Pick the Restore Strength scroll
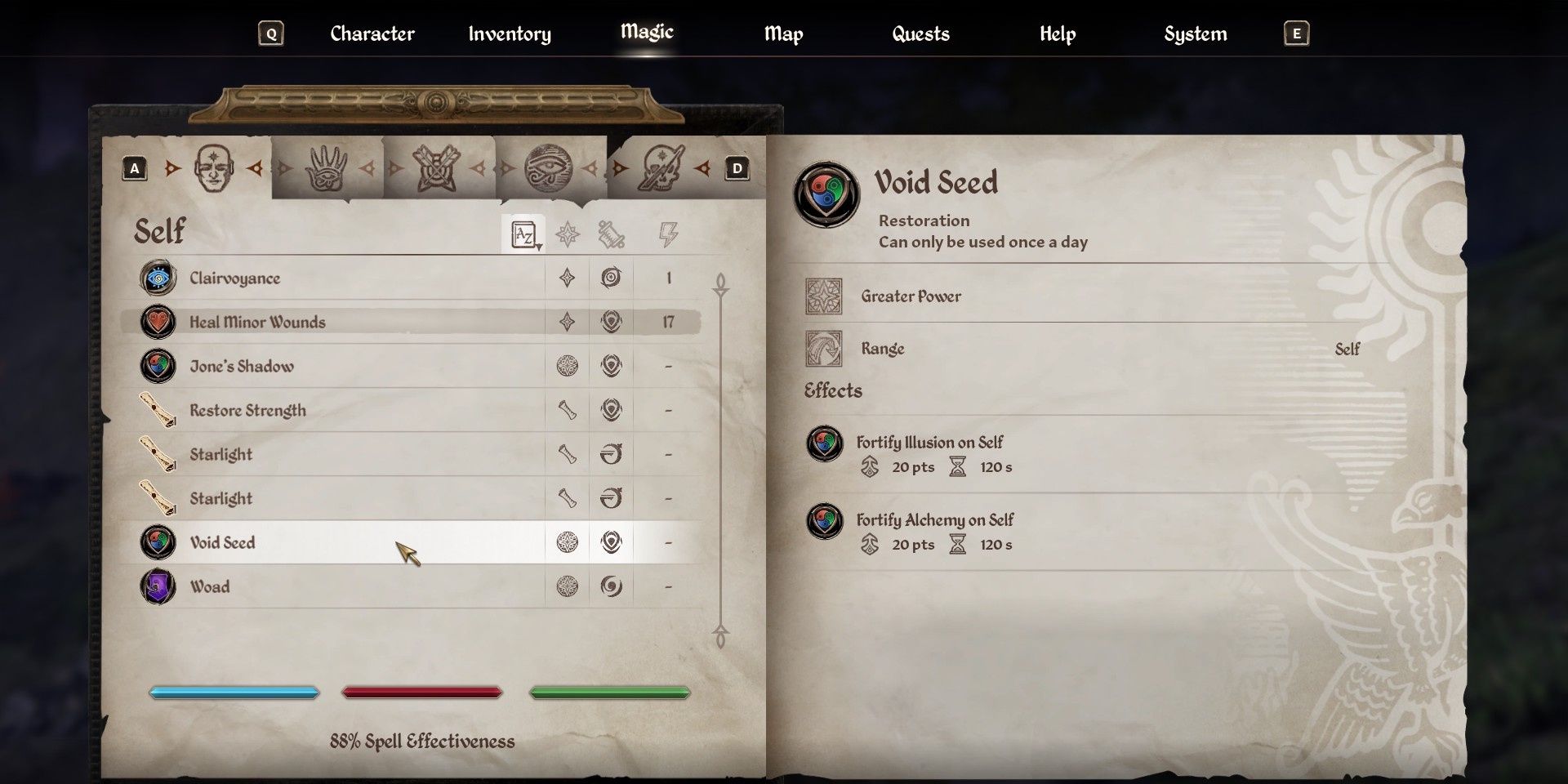 247,411
